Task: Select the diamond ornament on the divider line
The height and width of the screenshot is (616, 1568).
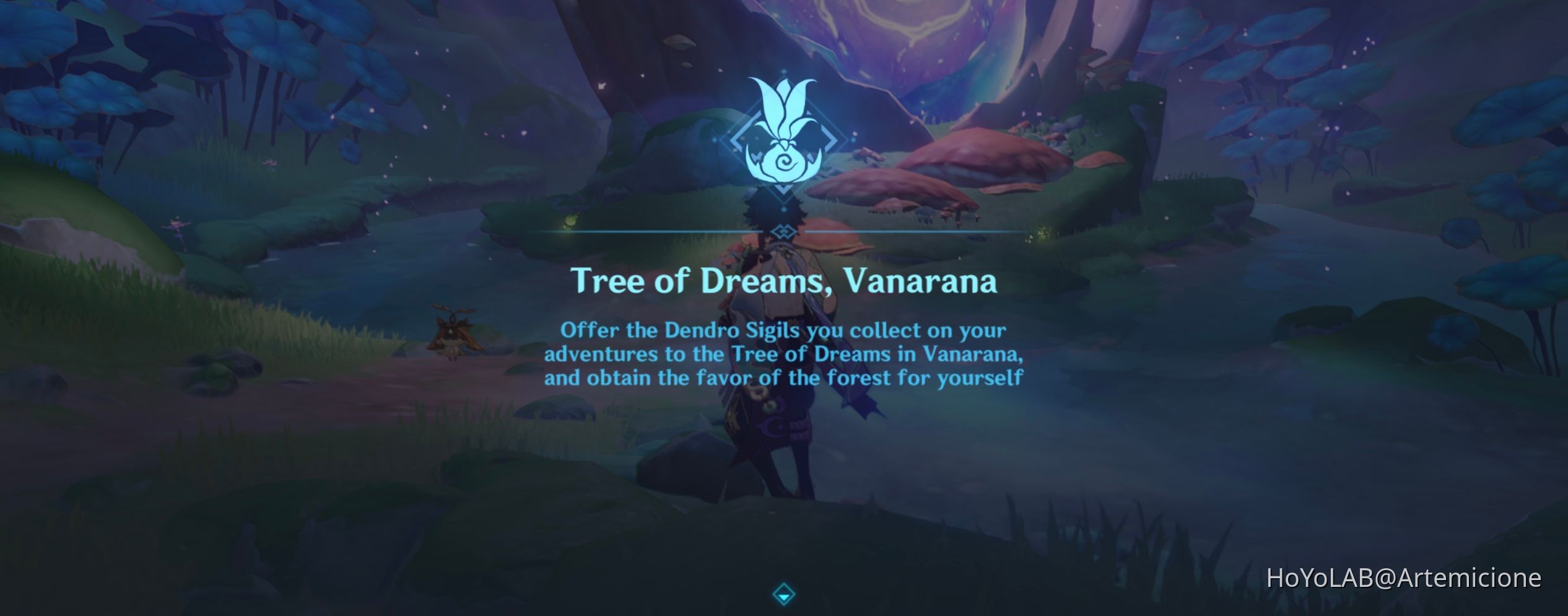Action: [783, 231]
